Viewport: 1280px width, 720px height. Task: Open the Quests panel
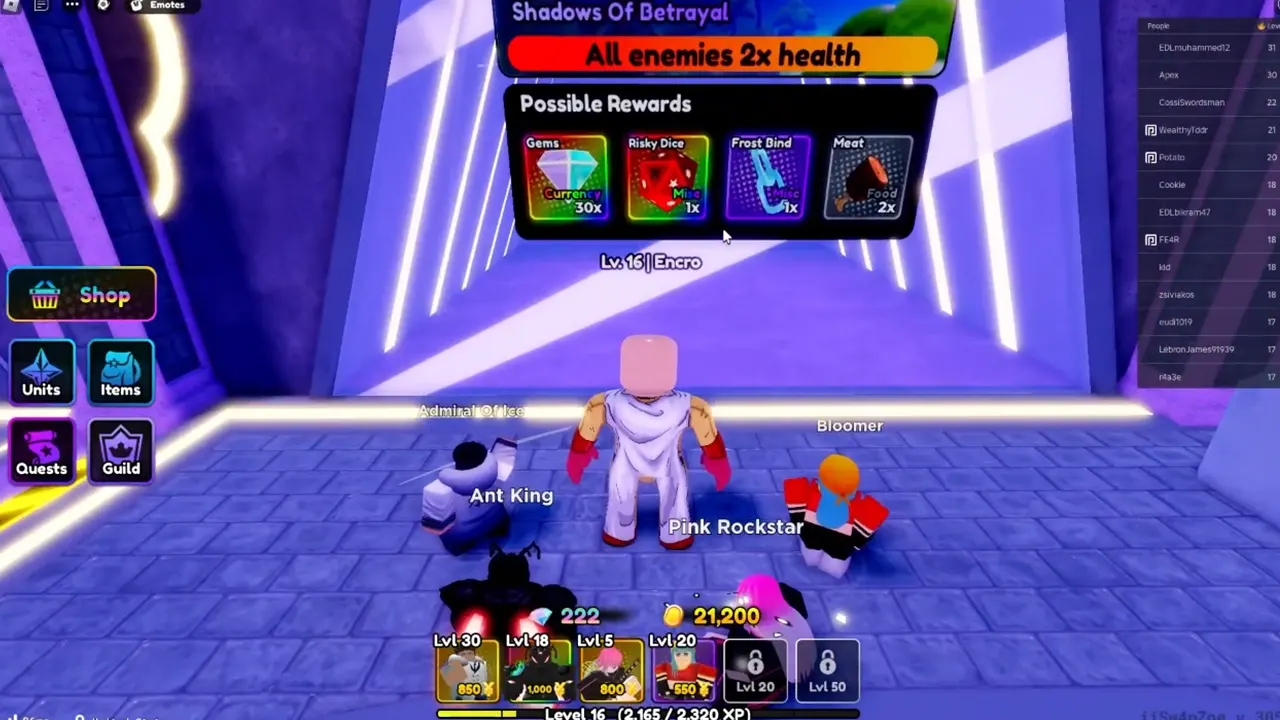coord(41,451)
